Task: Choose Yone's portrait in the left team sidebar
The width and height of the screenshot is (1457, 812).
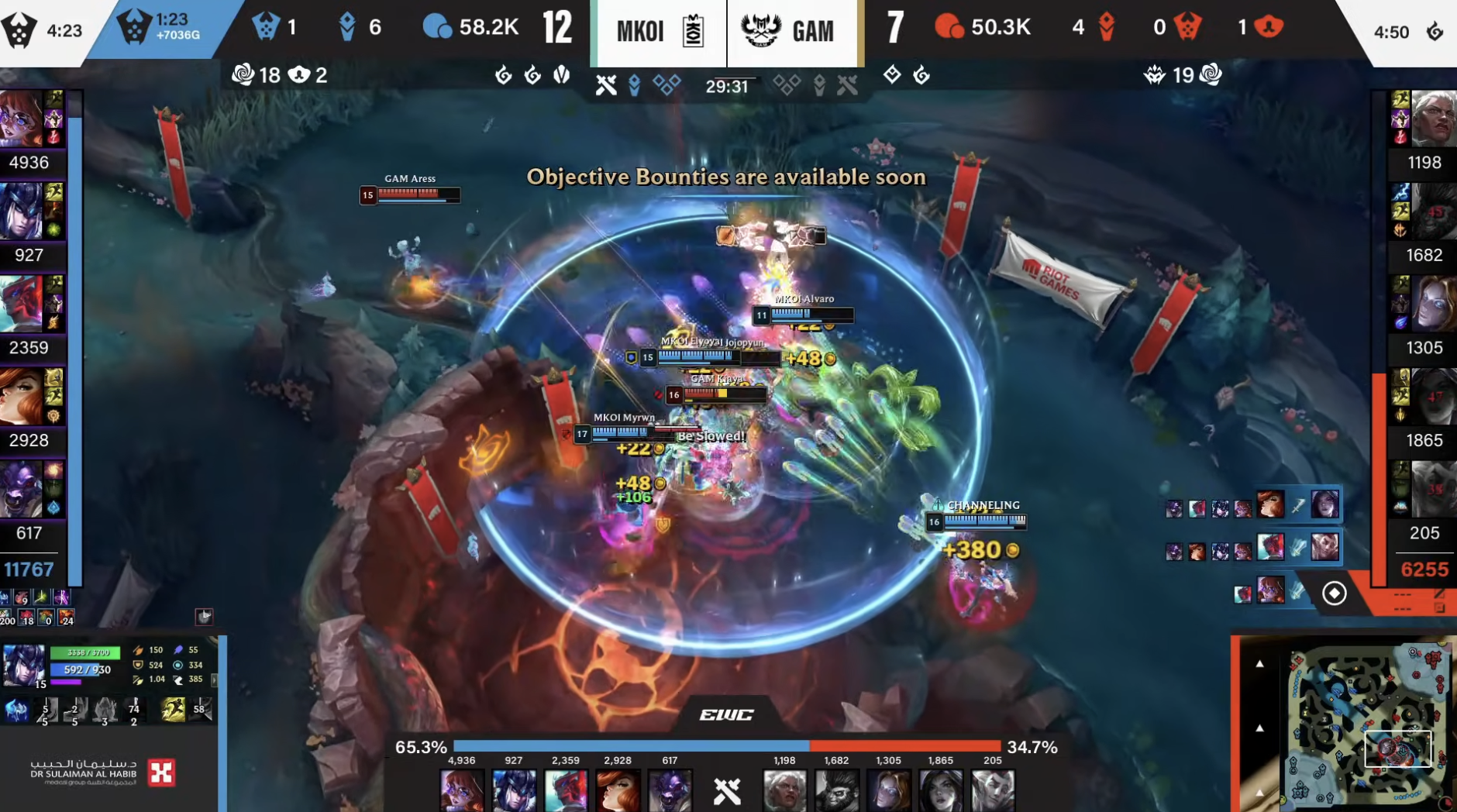Action: (x=21, y=304)
